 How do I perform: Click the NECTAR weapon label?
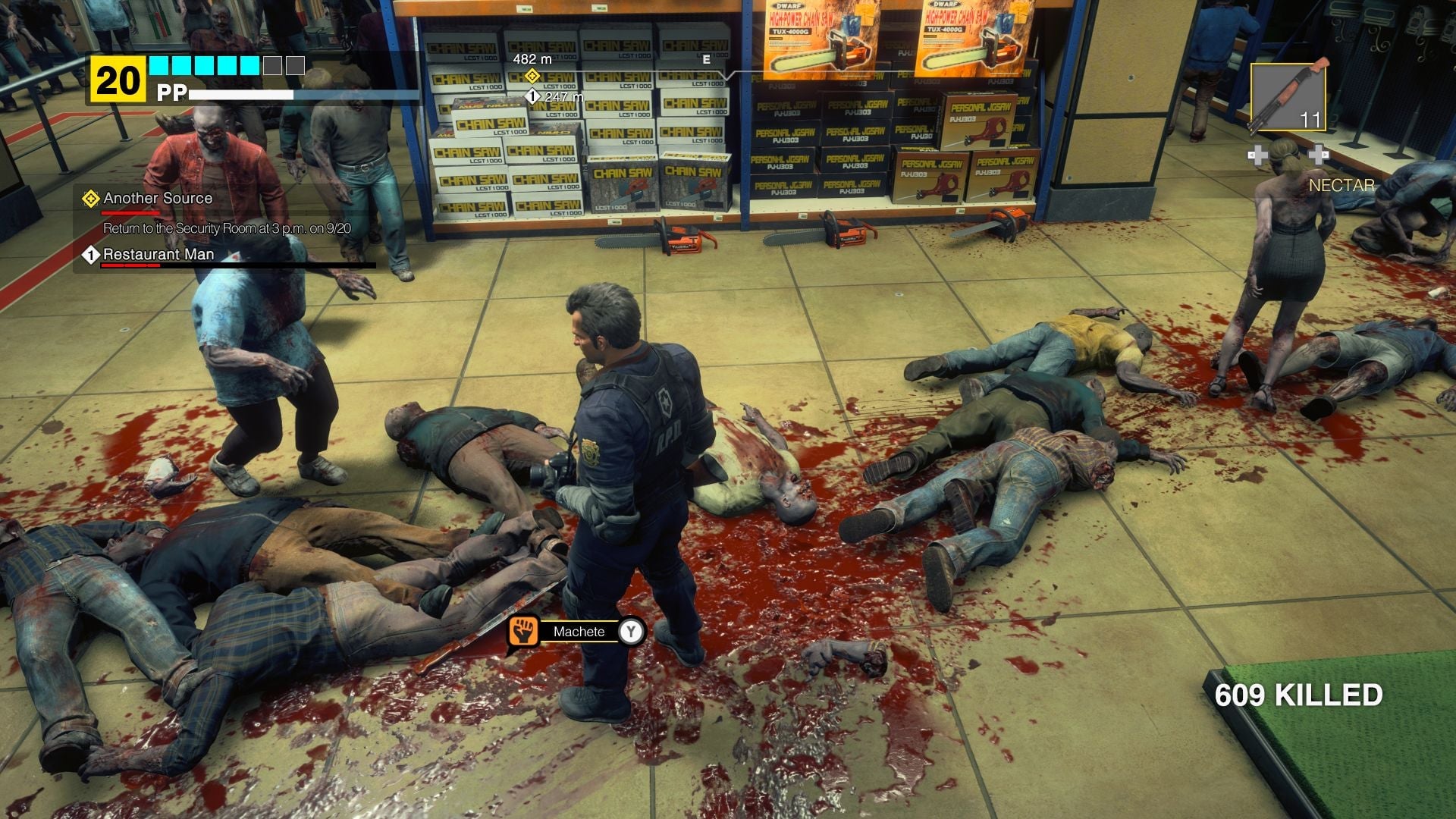point(1342,184)
